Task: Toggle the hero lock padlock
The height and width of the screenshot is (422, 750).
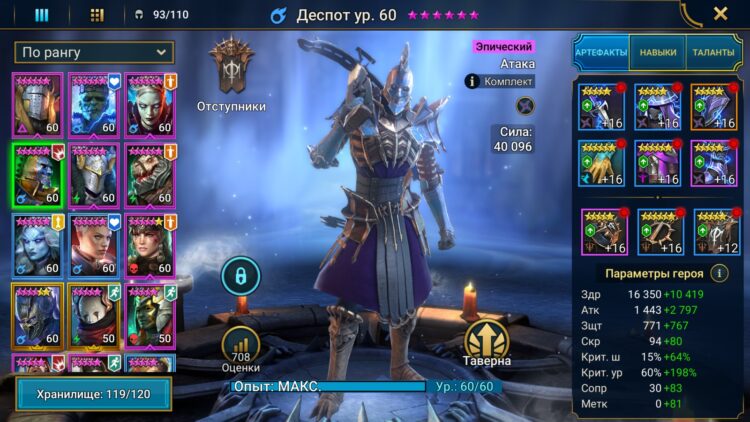Action: coord(240,274)
